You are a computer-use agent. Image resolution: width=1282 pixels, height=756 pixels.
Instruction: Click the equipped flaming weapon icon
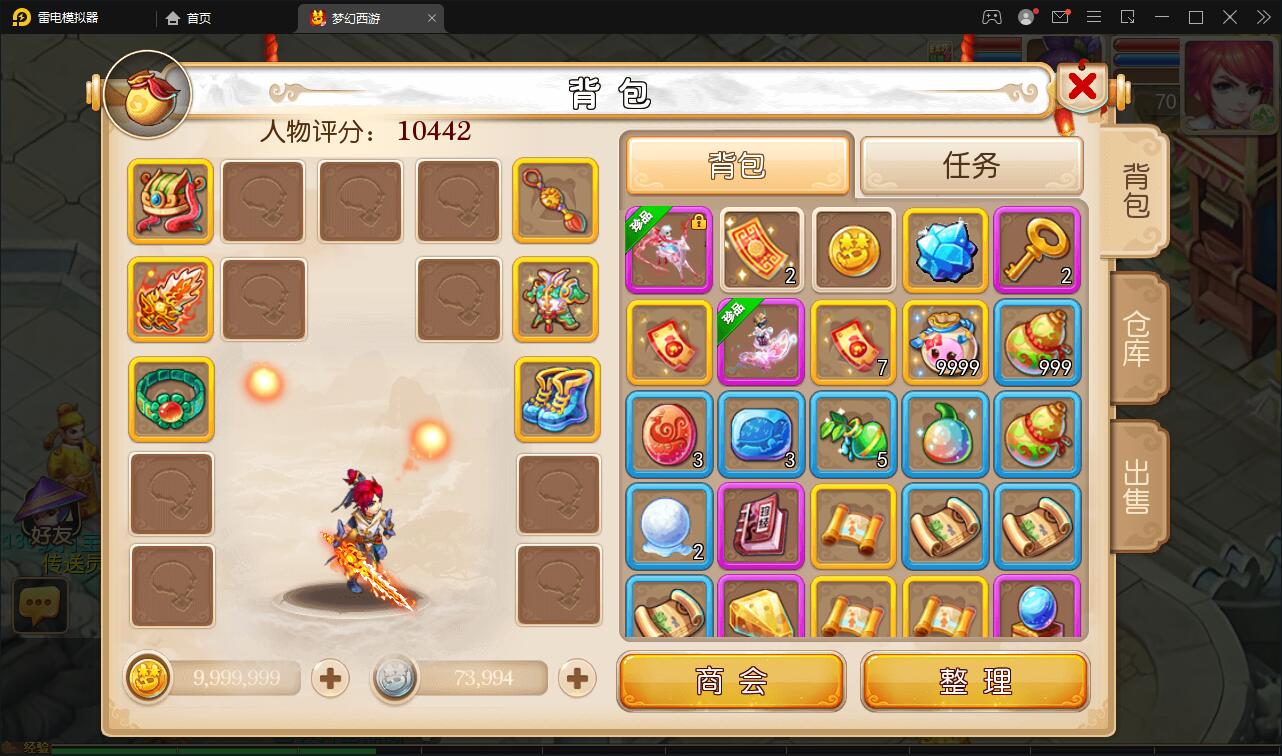[x=169, y=299]
